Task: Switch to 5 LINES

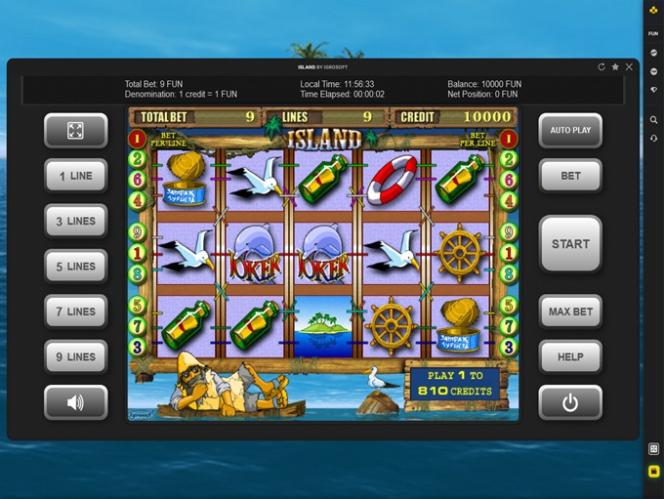Action: click(x=76, y=266)
